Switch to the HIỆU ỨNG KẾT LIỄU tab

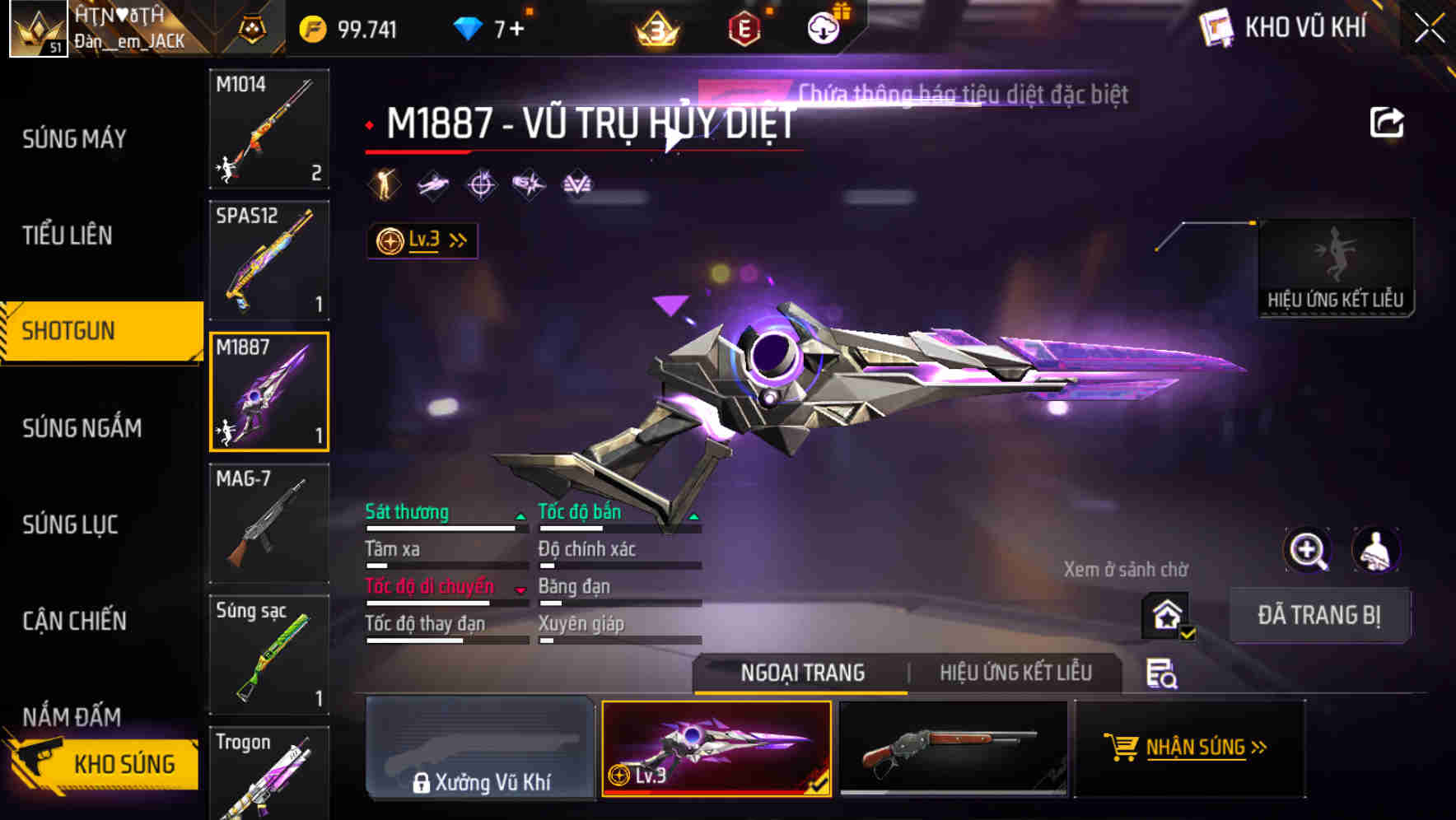(x=1015, y=673)
